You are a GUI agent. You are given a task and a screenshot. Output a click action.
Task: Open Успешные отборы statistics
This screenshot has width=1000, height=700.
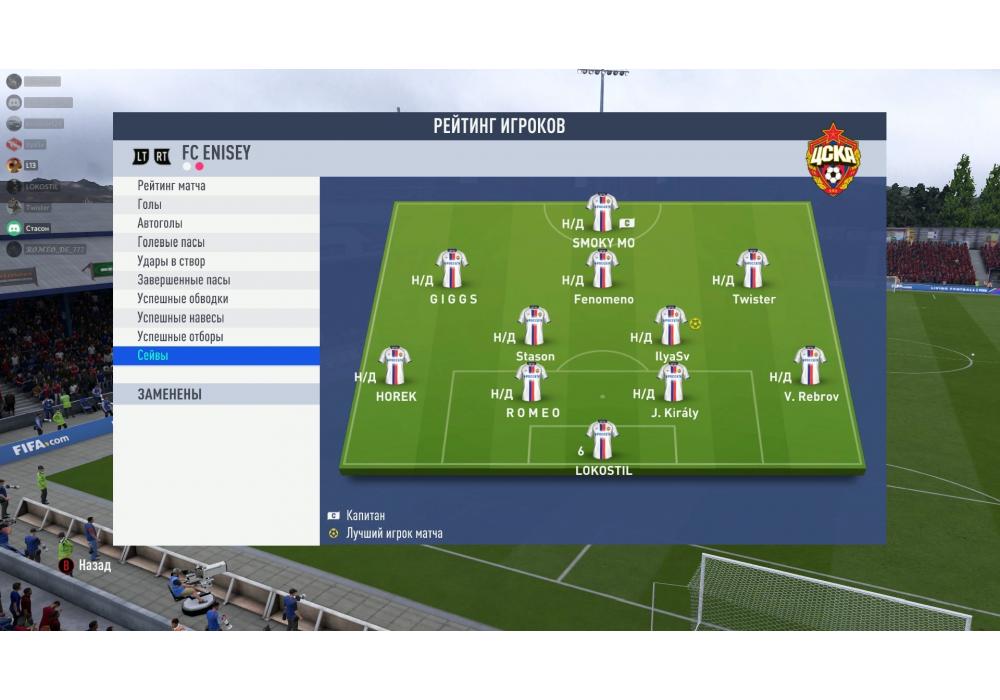click(180, 337)
